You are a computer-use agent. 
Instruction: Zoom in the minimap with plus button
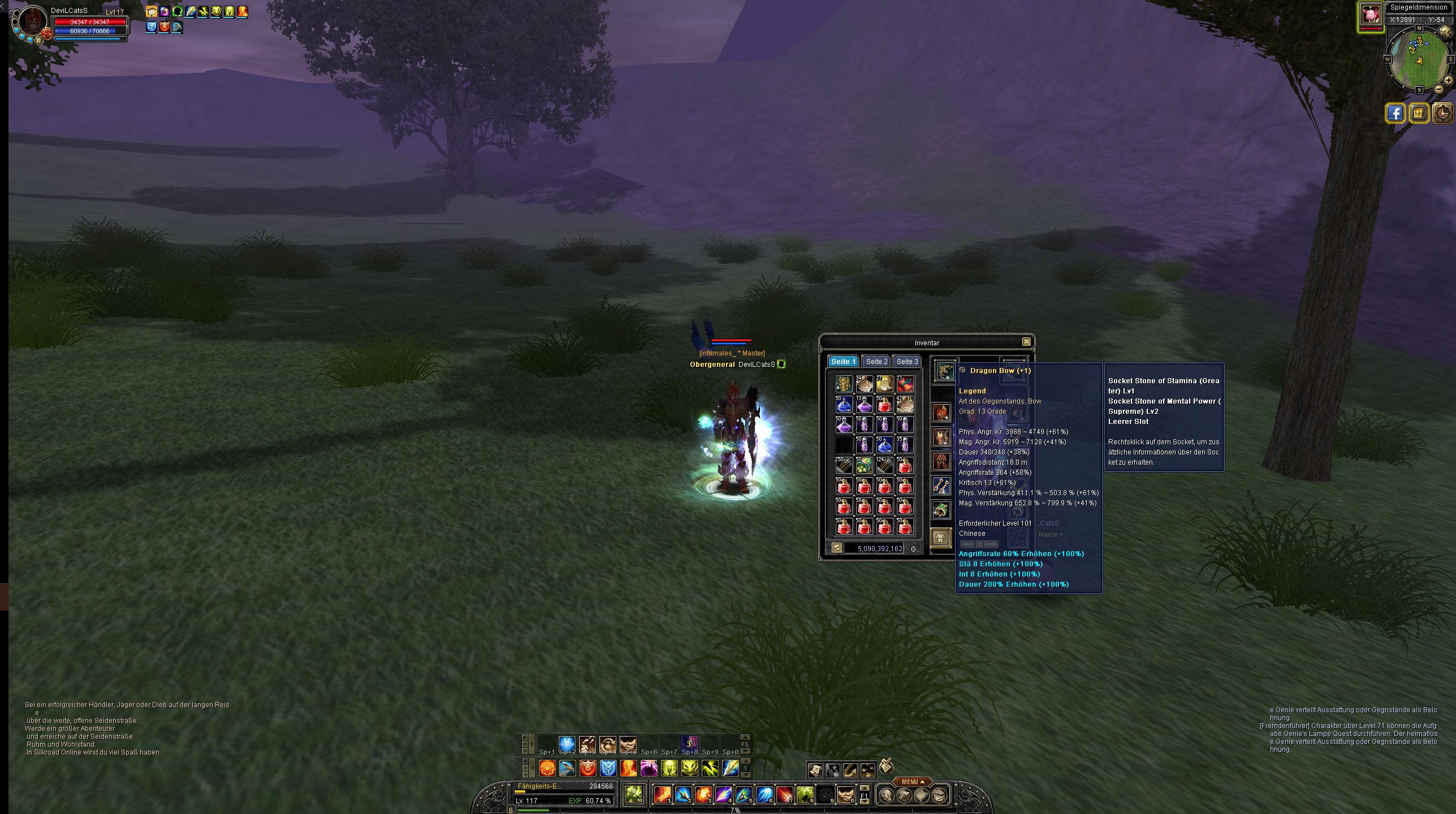(1448, 80)
